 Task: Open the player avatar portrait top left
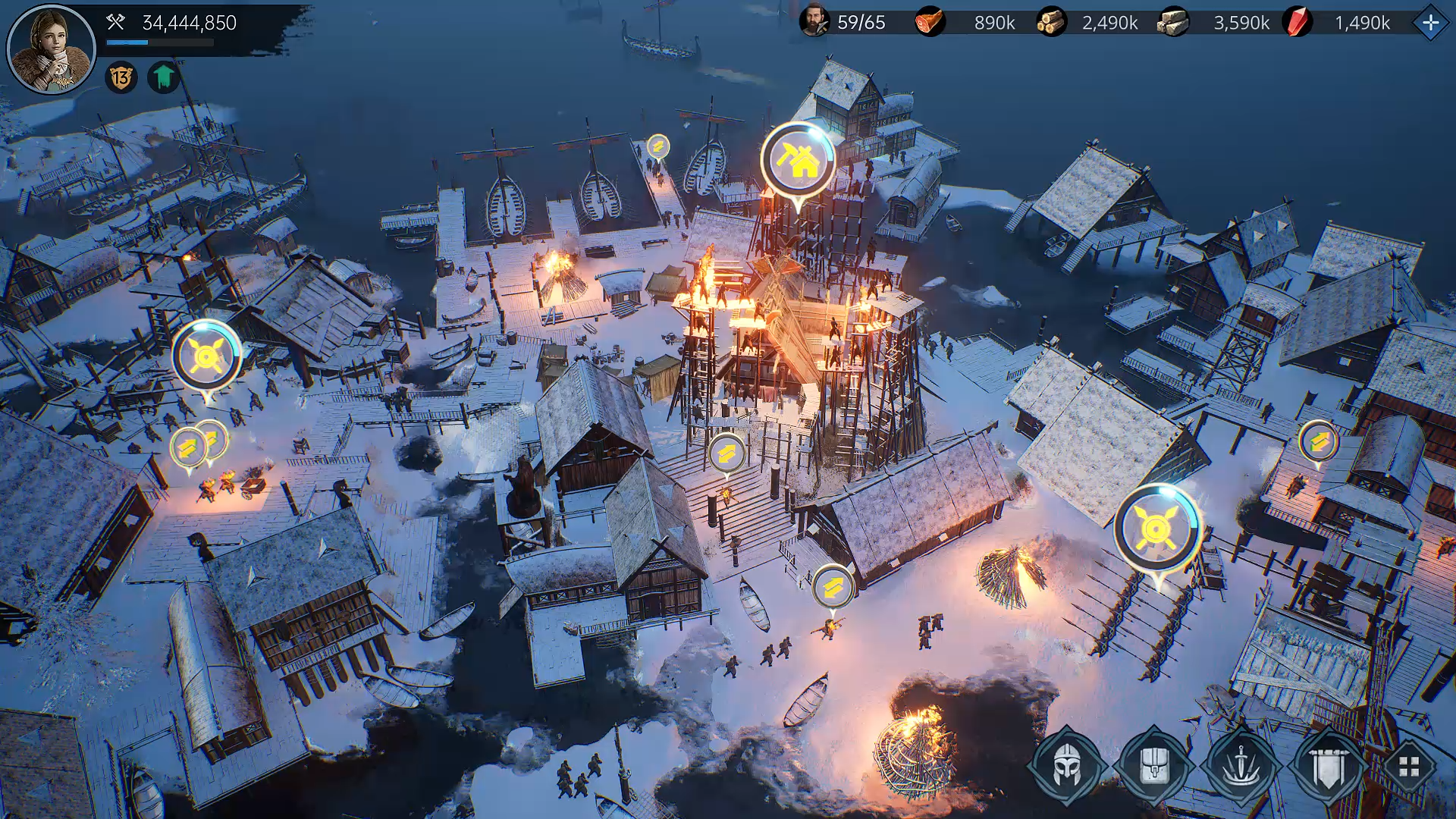click(50, 47)
